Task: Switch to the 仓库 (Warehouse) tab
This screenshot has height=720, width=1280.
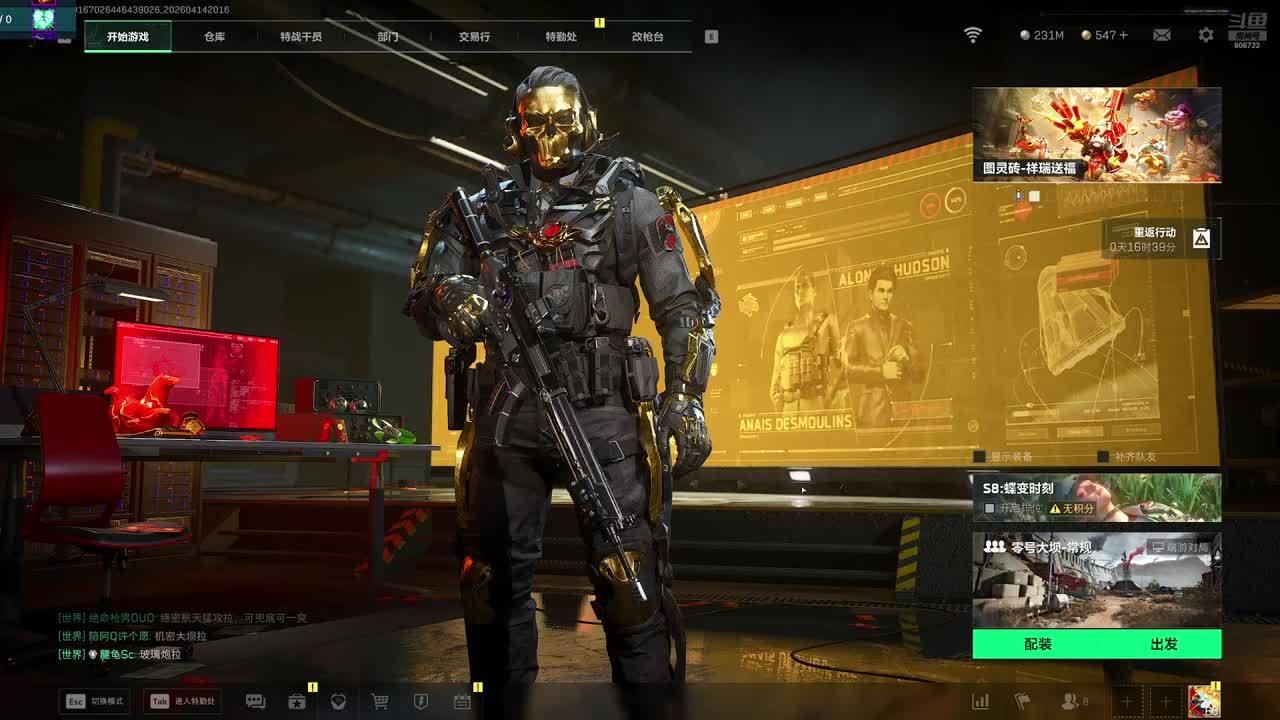Action: pyautogui.click(x=214, y=37)
